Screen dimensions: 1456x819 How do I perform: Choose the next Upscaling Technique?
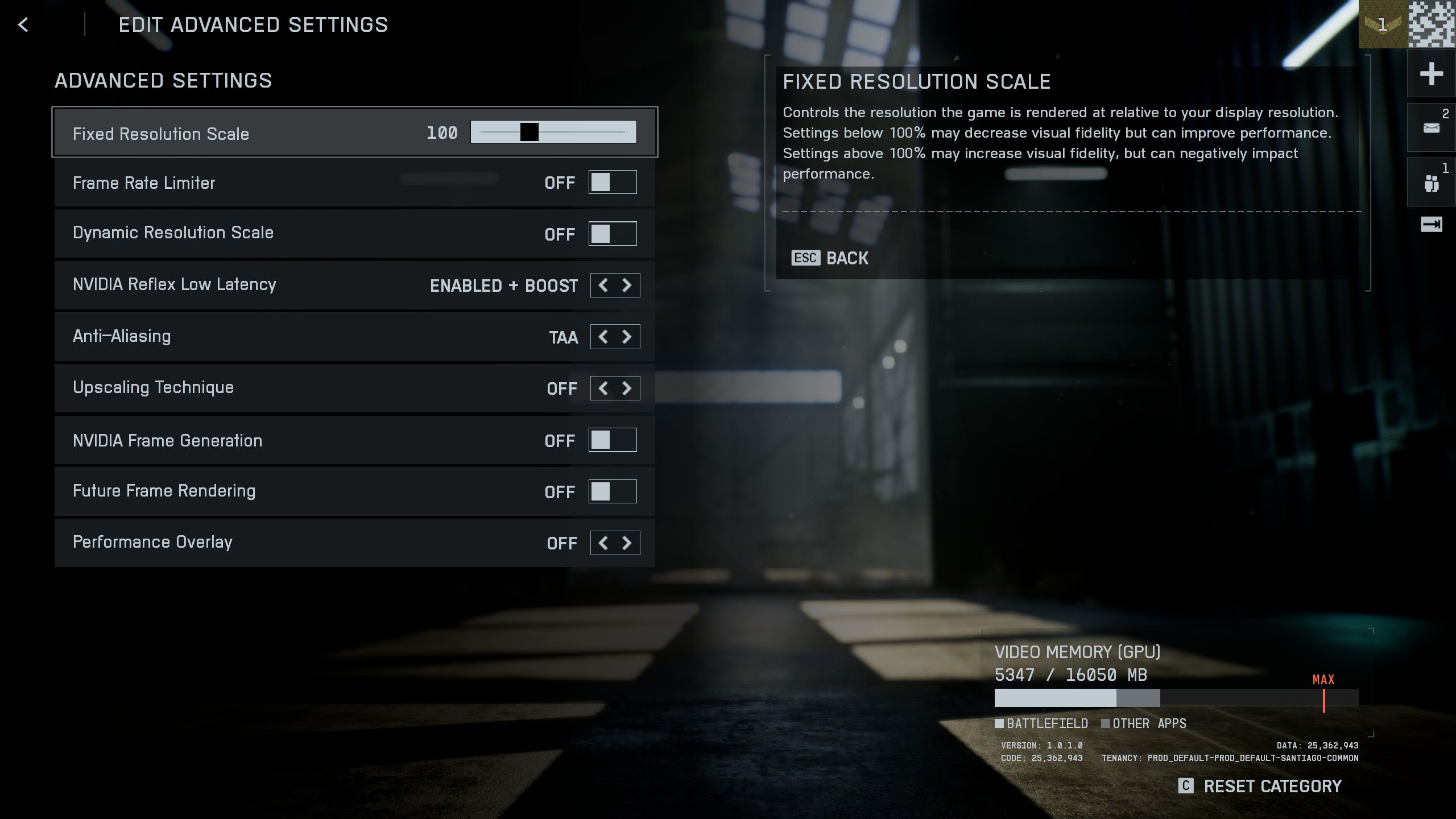coord(627,388)
